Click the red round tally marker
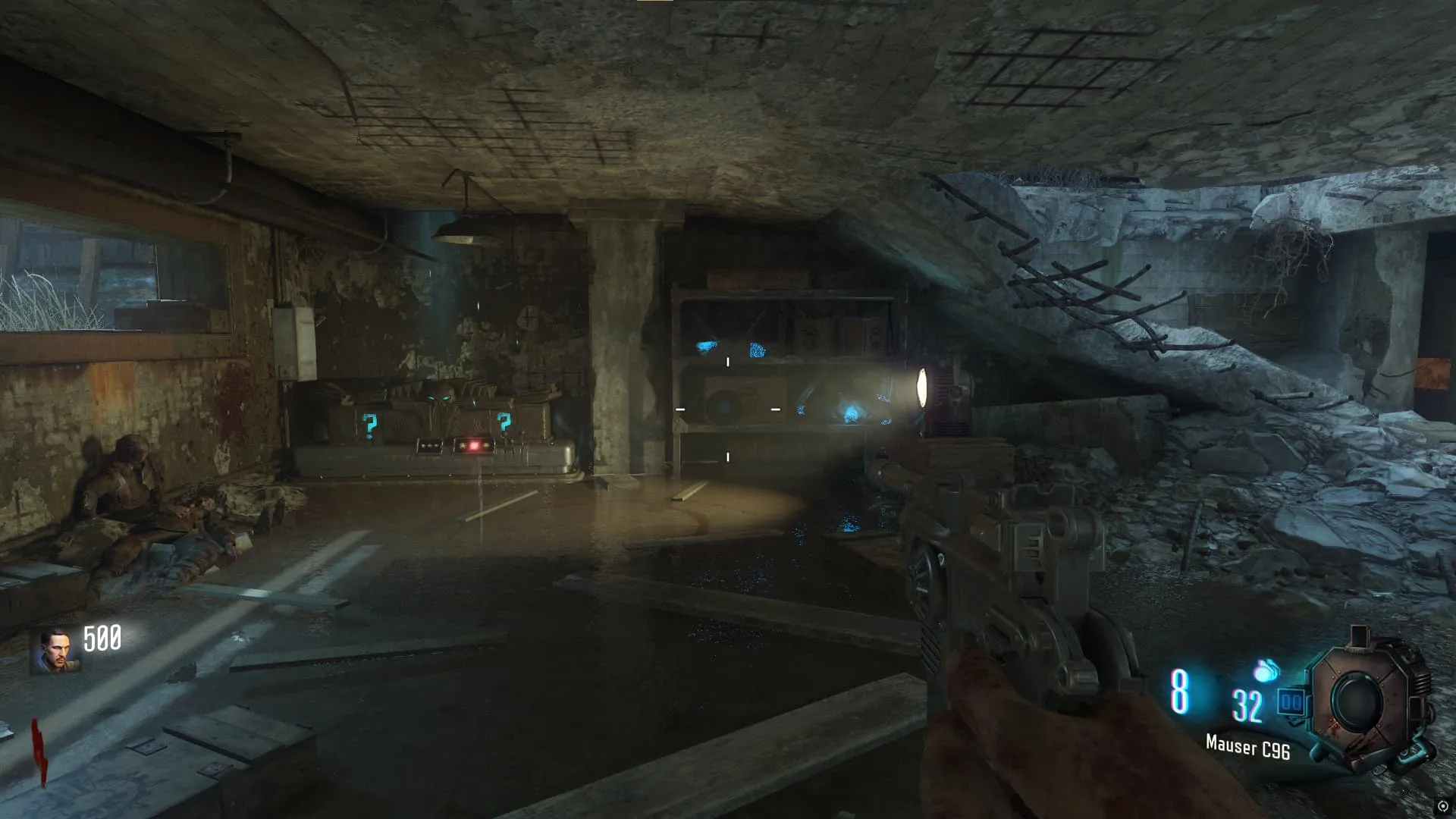The height and width of the screenshot is (819, 1456). [x=39, y=751]
